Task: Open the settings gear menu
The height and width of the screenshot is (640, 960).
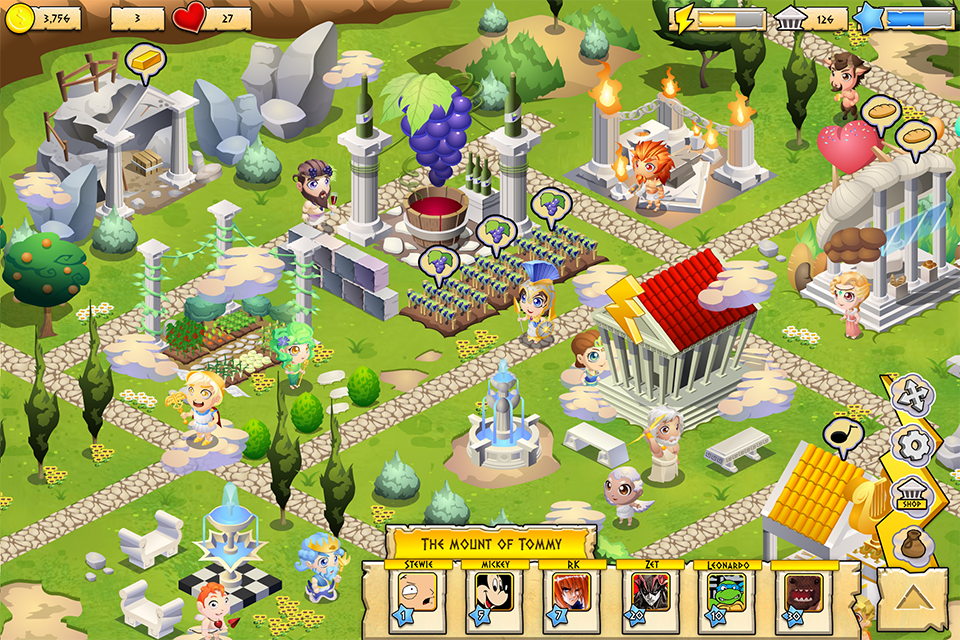Action: pos(912,445)
